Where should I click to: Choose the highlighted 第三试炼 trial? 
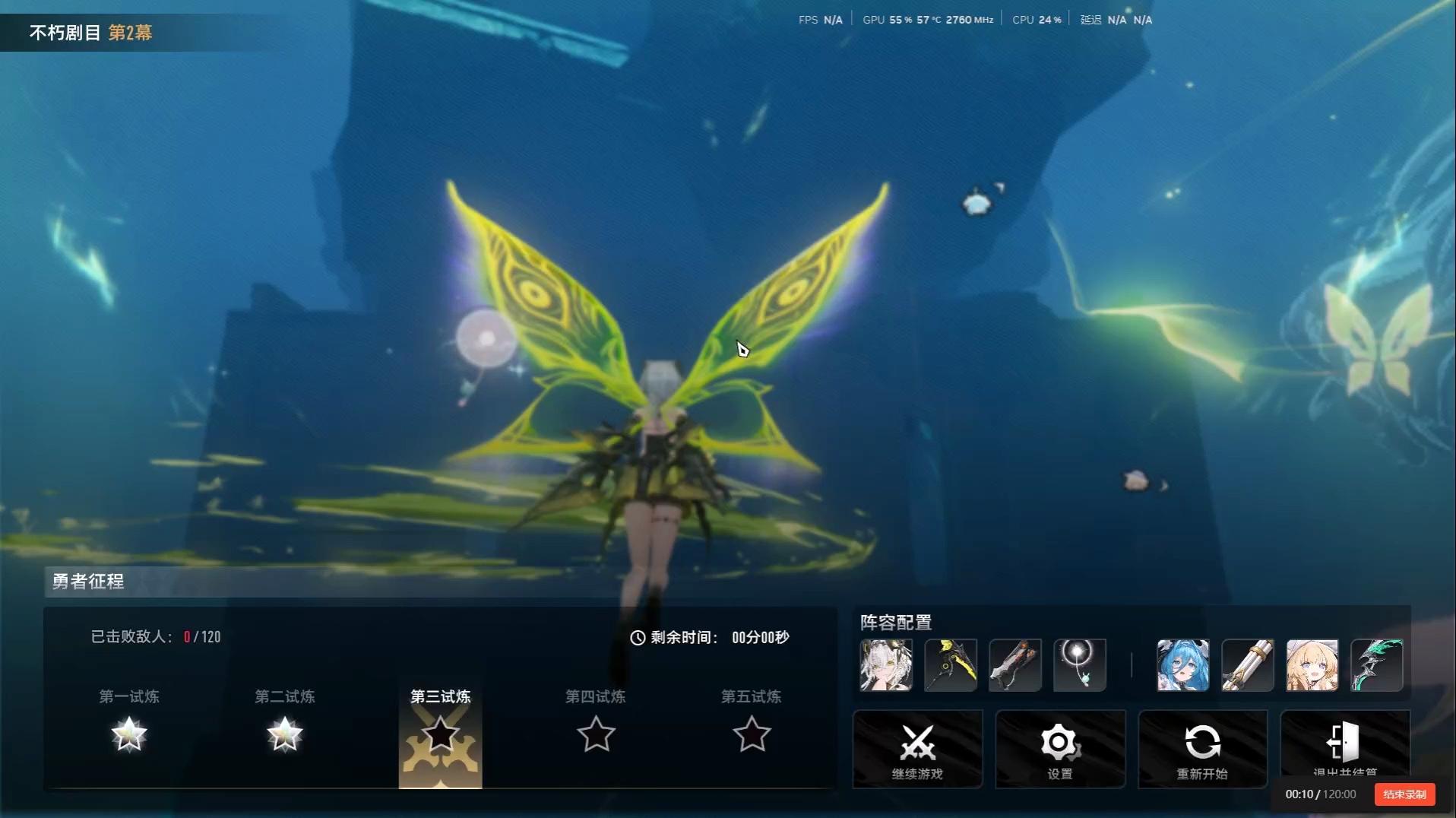click(x=441, y=736)
